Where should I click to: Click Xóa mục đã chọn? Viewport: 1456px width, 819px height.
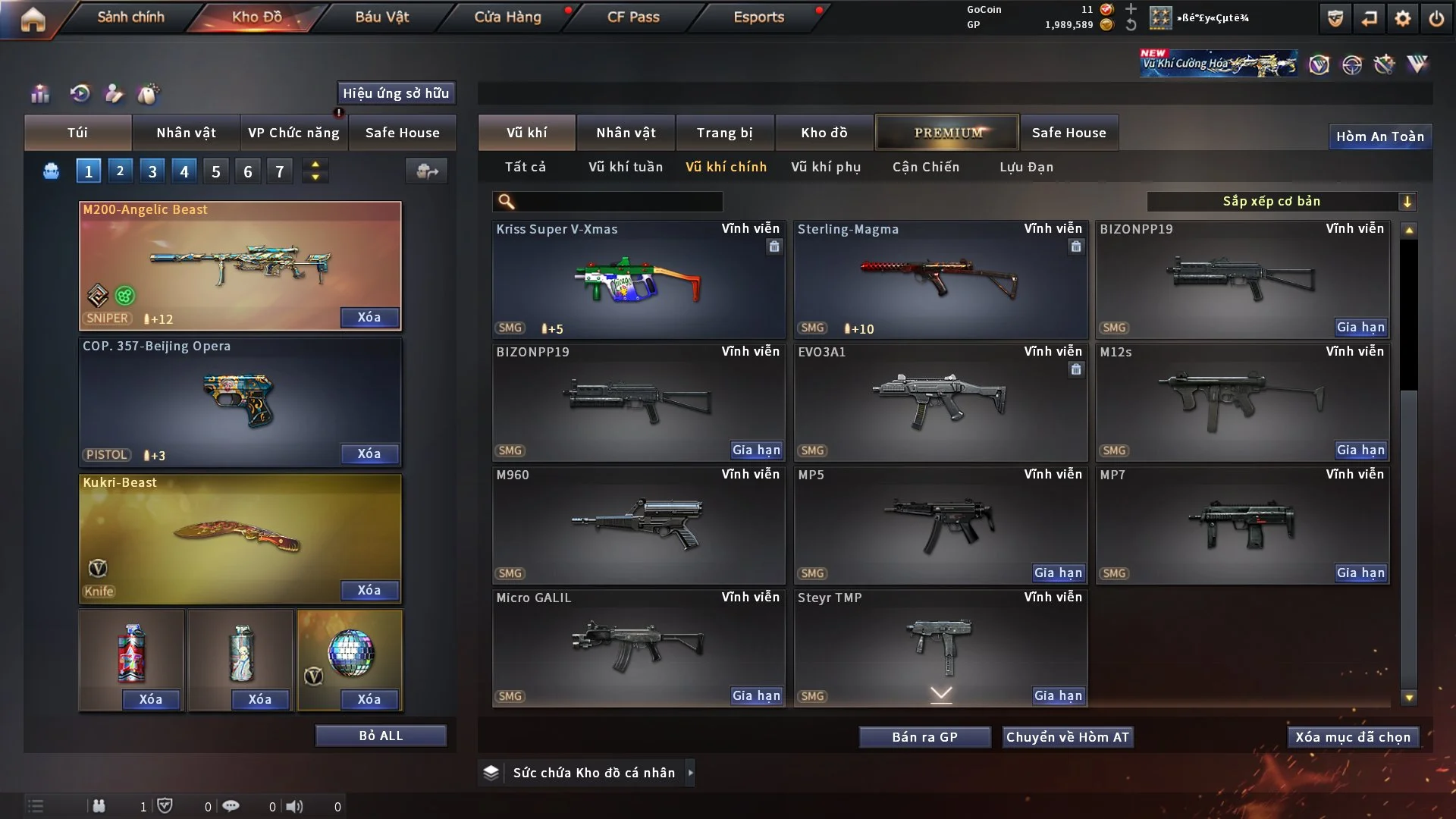click(1352, 737)
